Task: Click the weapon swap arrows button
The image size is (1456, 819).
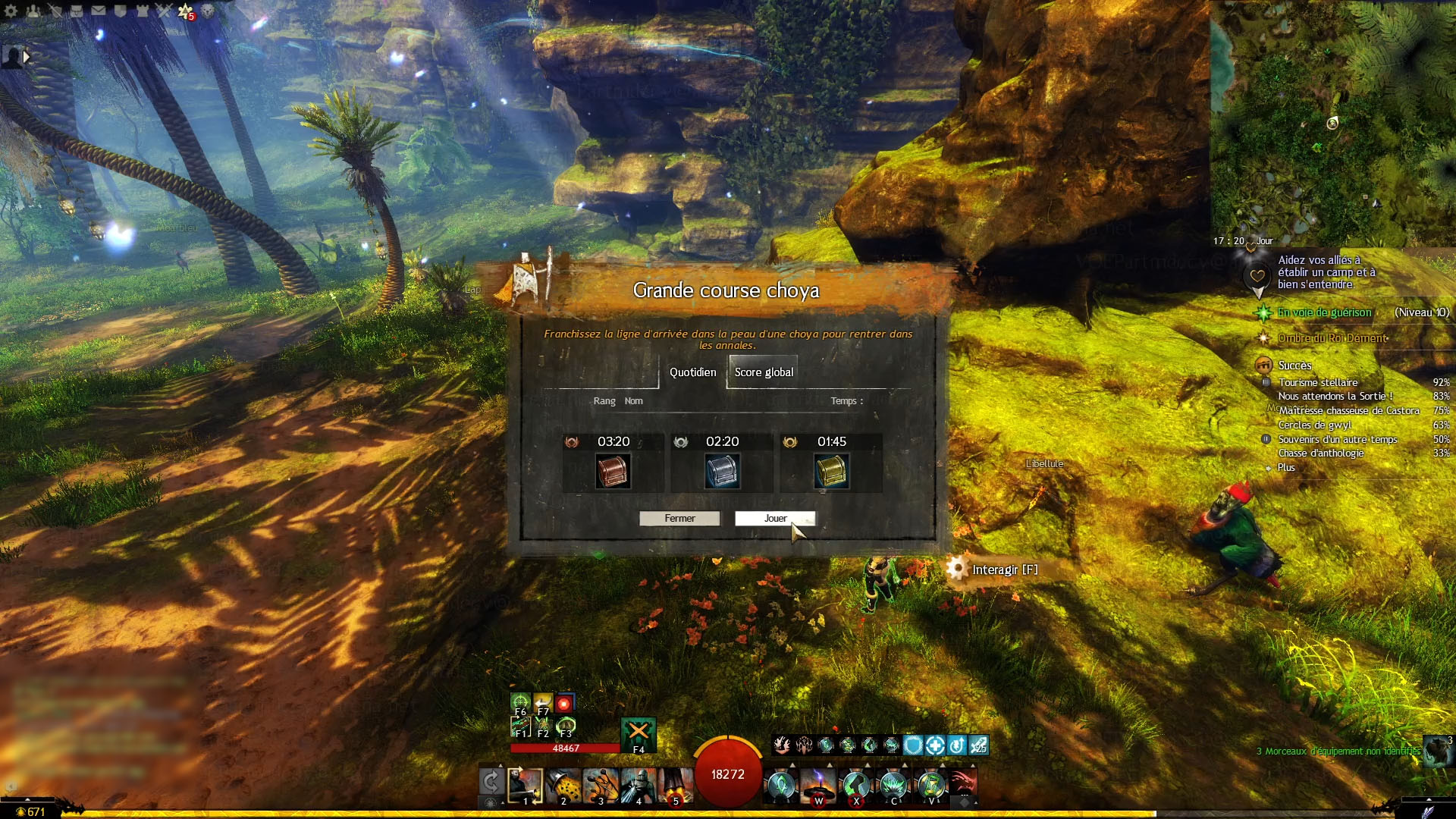Action: tap(491, 782)
